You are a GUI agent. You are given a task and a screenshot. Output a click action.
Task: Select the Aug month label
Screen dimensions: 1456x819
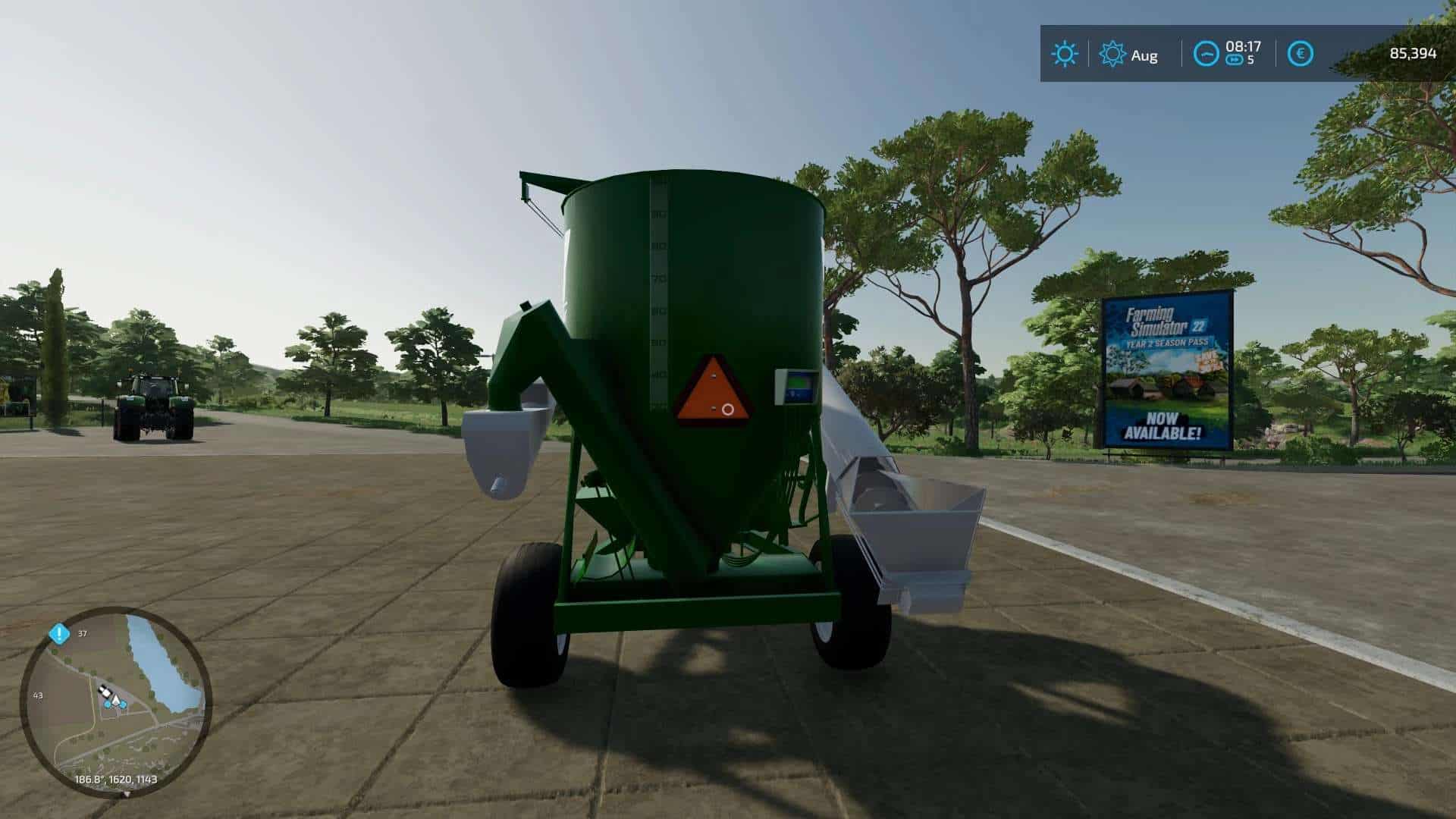click(x=1144, y=55)
